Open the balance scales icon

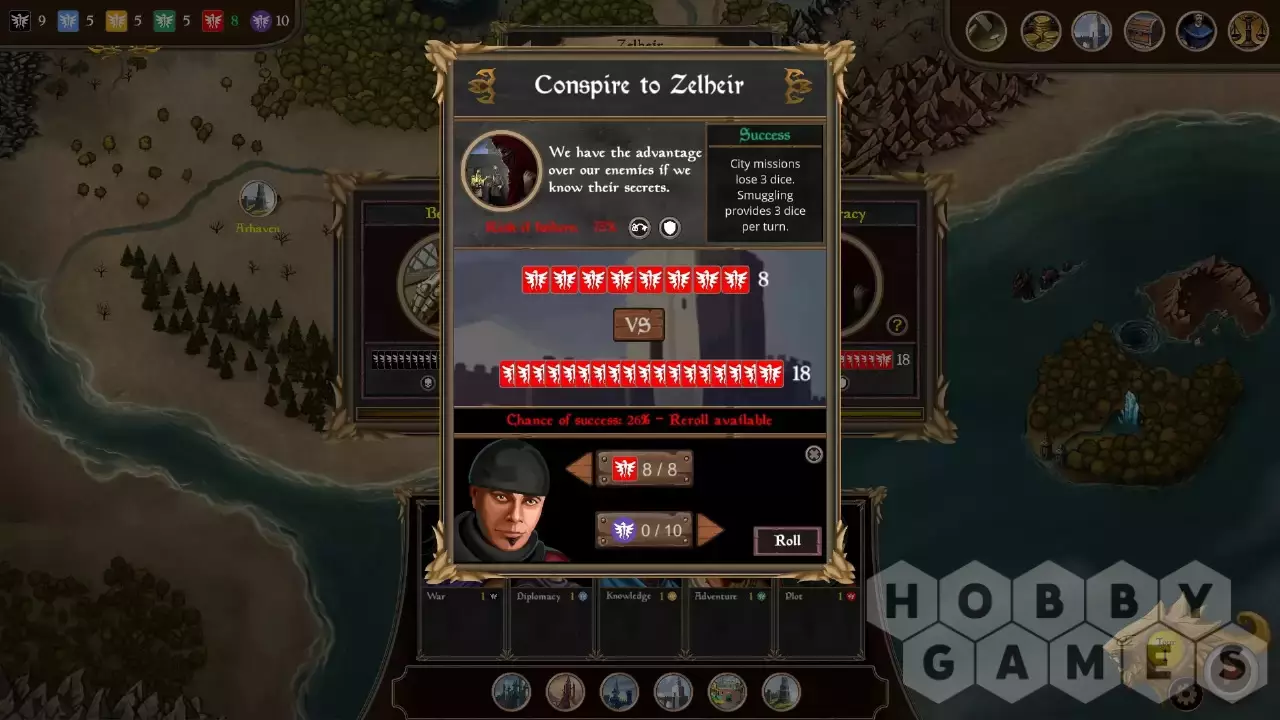coord(1248,31)
